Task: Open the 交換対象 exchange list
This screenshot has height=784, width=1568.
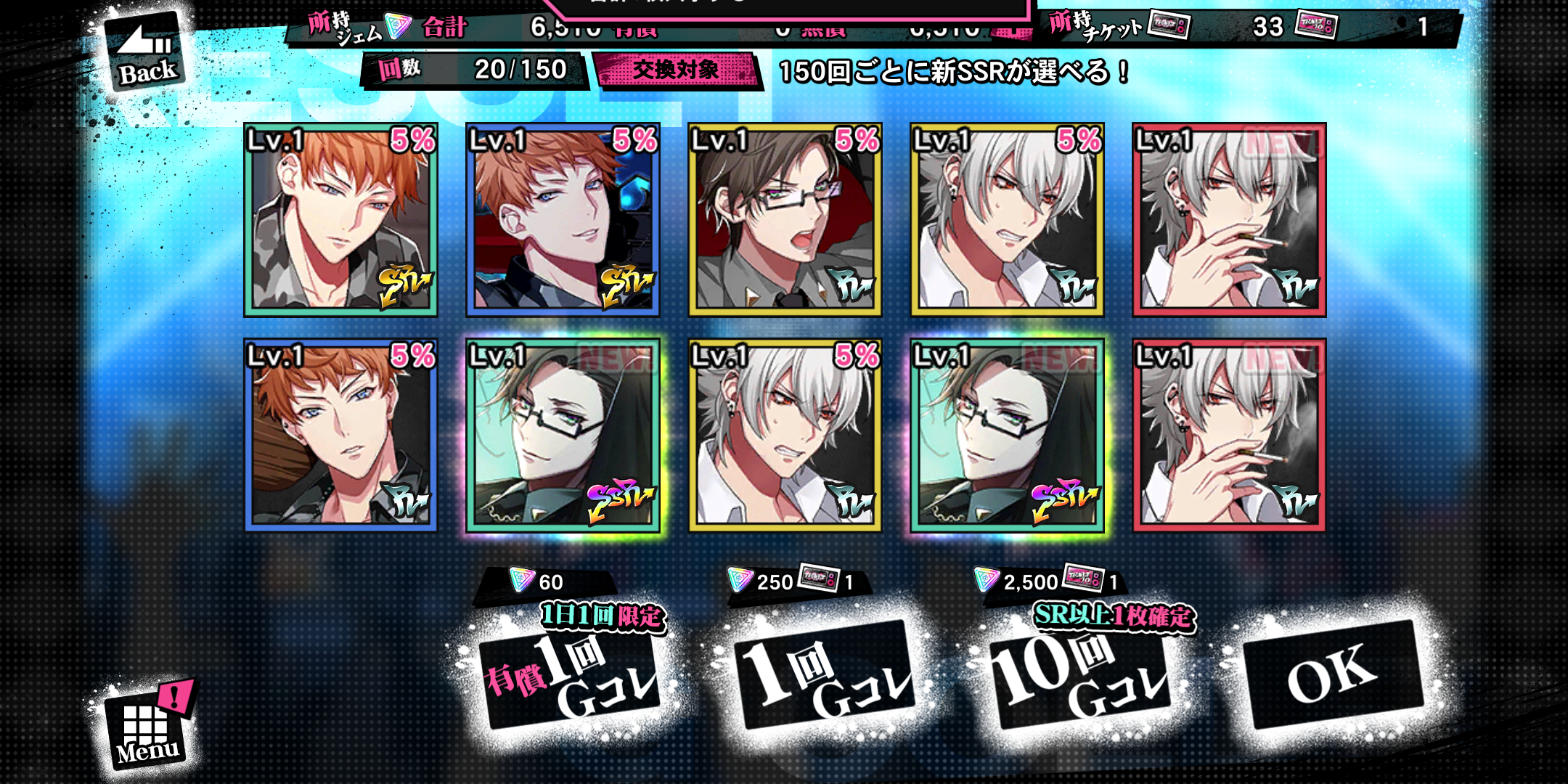Action: 677,70
